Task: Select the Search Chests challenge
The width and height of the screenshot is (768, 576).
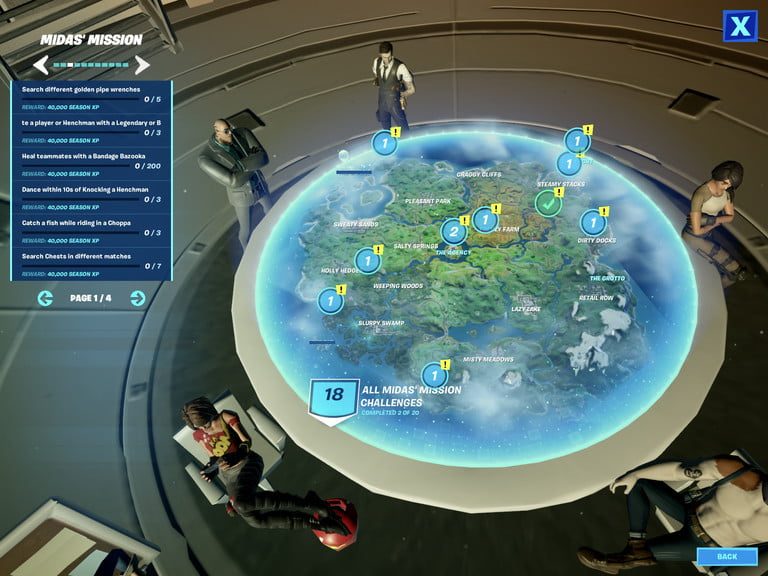Action: click(91, 261)
